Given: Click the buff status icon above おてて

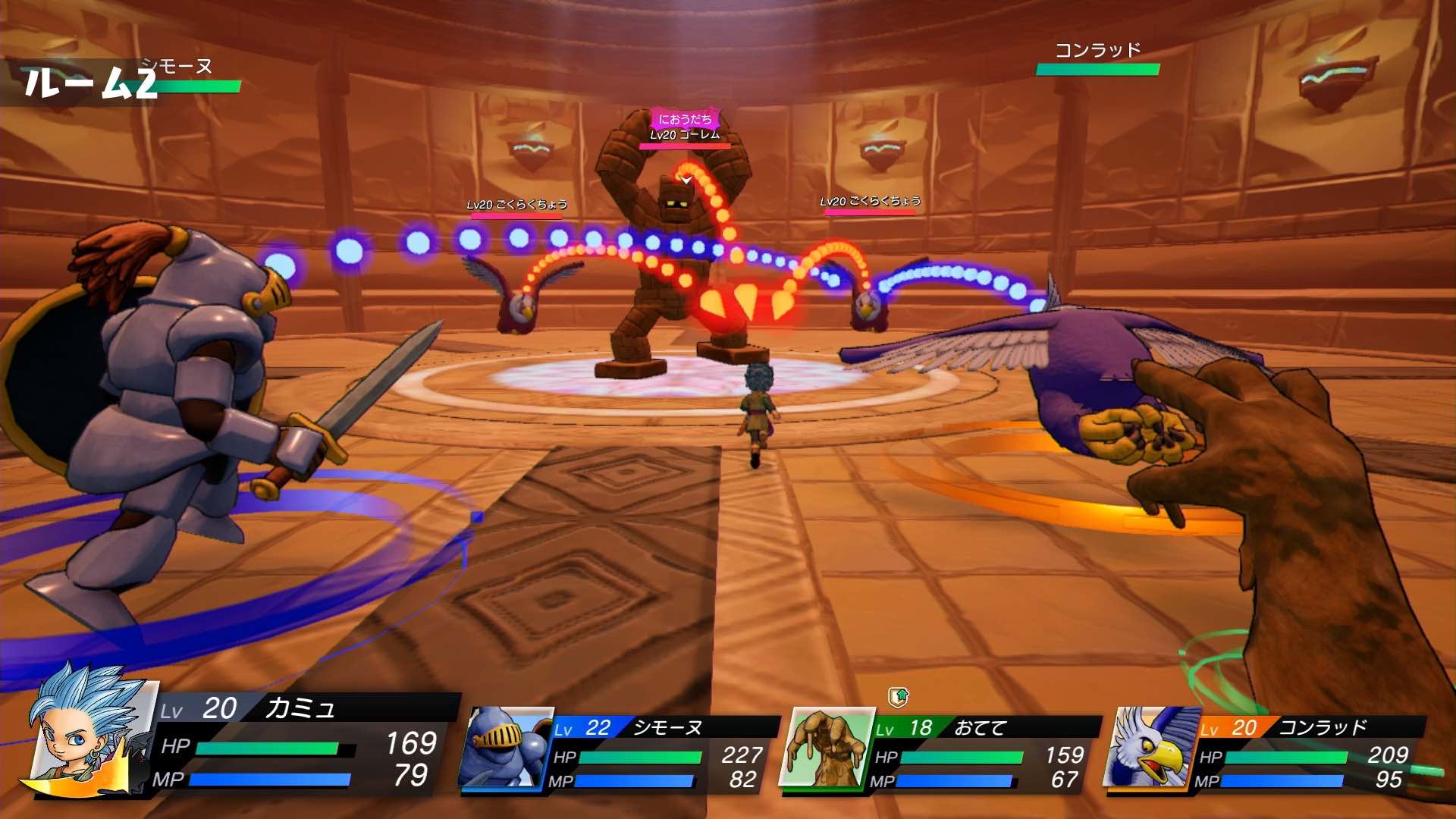Looking at the screenshot, I should click(898, 696).
